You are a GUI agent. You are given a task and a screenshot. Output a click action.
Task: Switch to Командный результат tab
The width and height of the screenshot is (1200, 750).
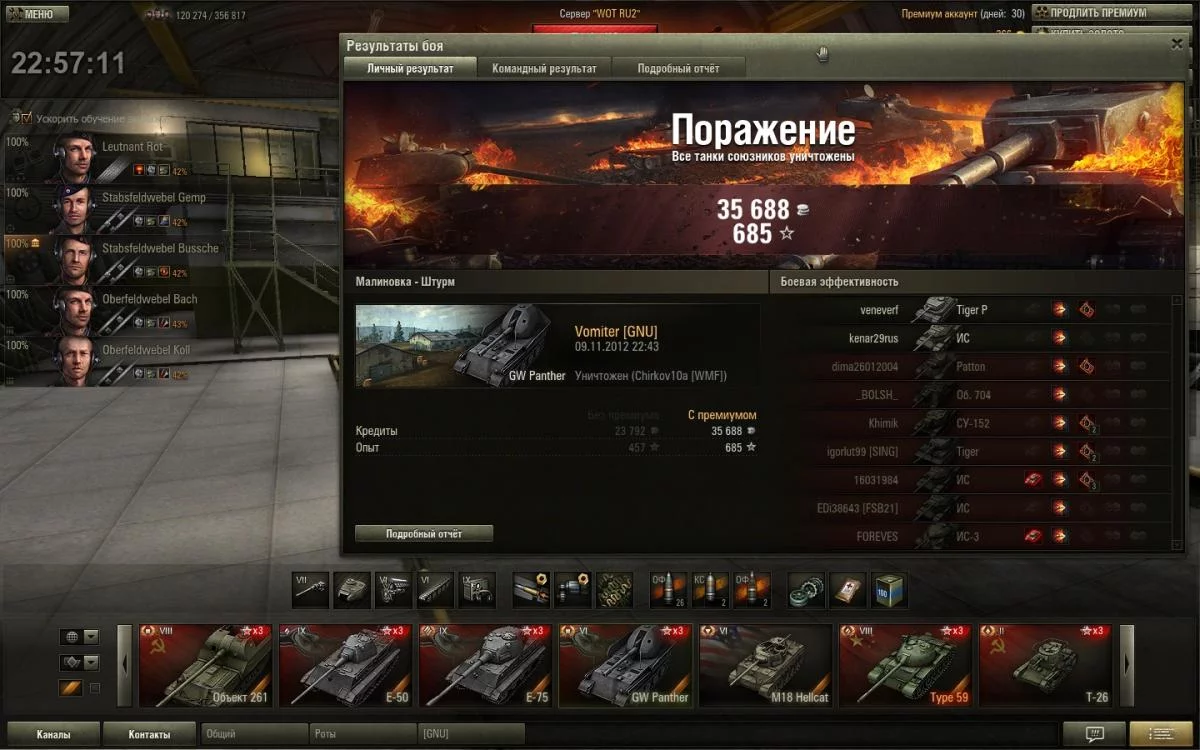544,68
